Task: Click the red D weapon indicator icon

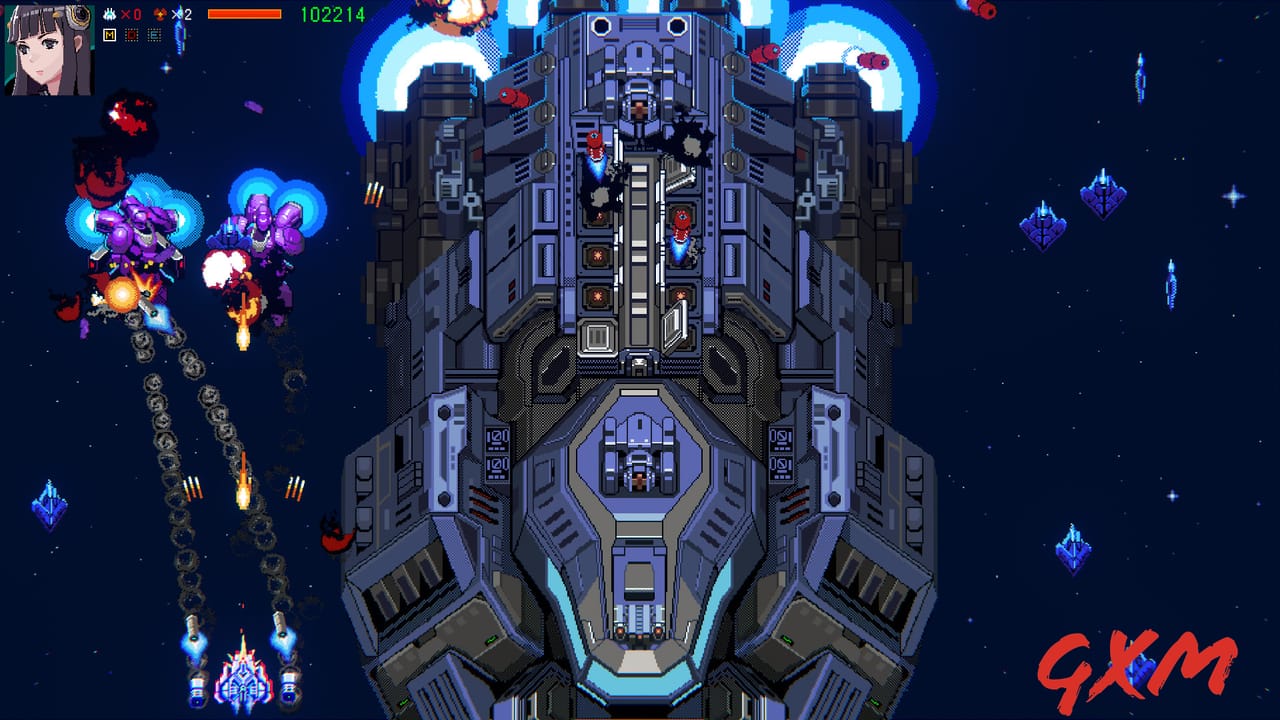Action: pos(130,35)
